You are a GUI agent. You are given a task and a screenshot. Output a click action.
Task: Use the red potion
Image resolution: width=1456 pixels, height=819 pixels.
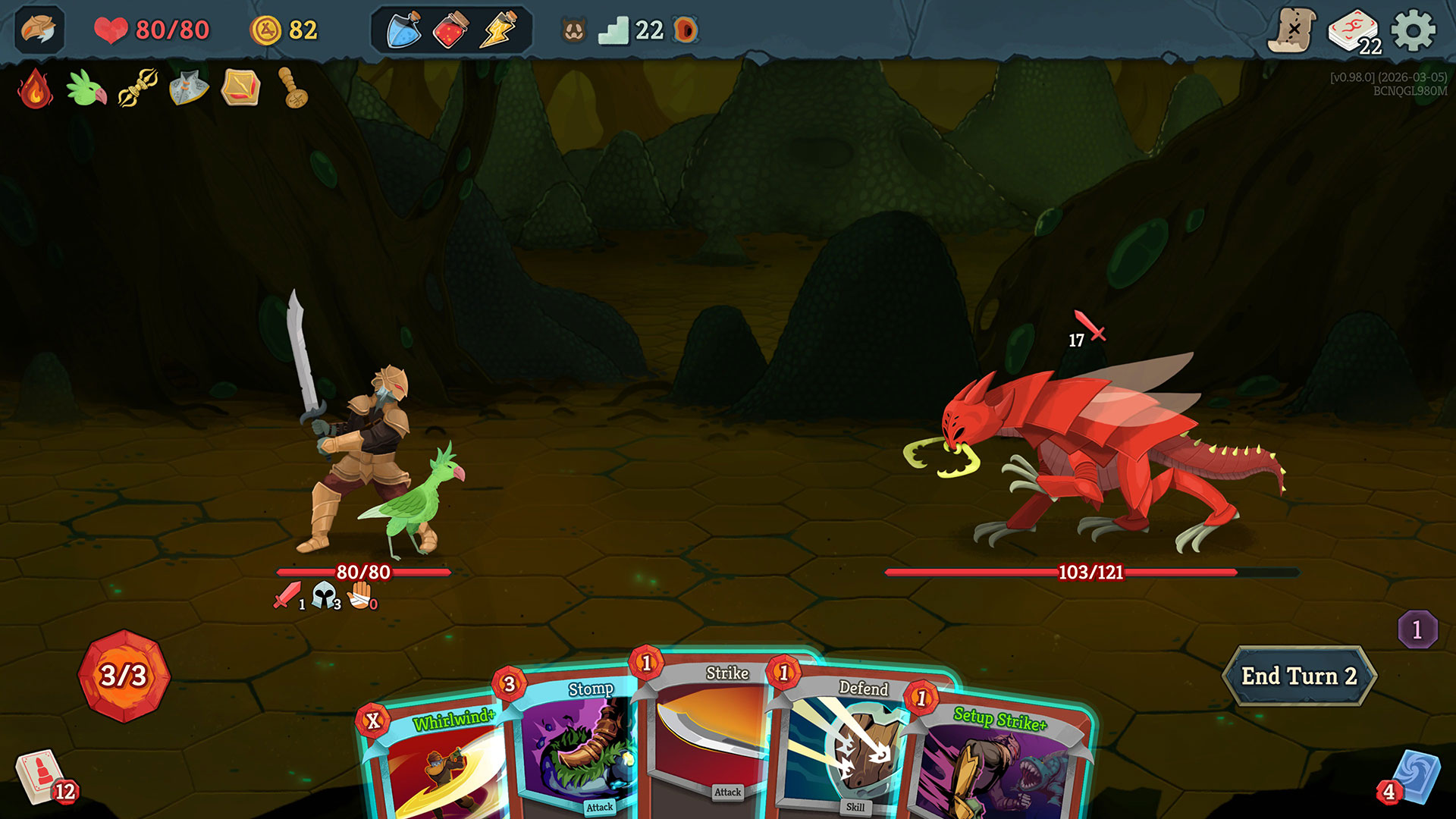[450, 30]
